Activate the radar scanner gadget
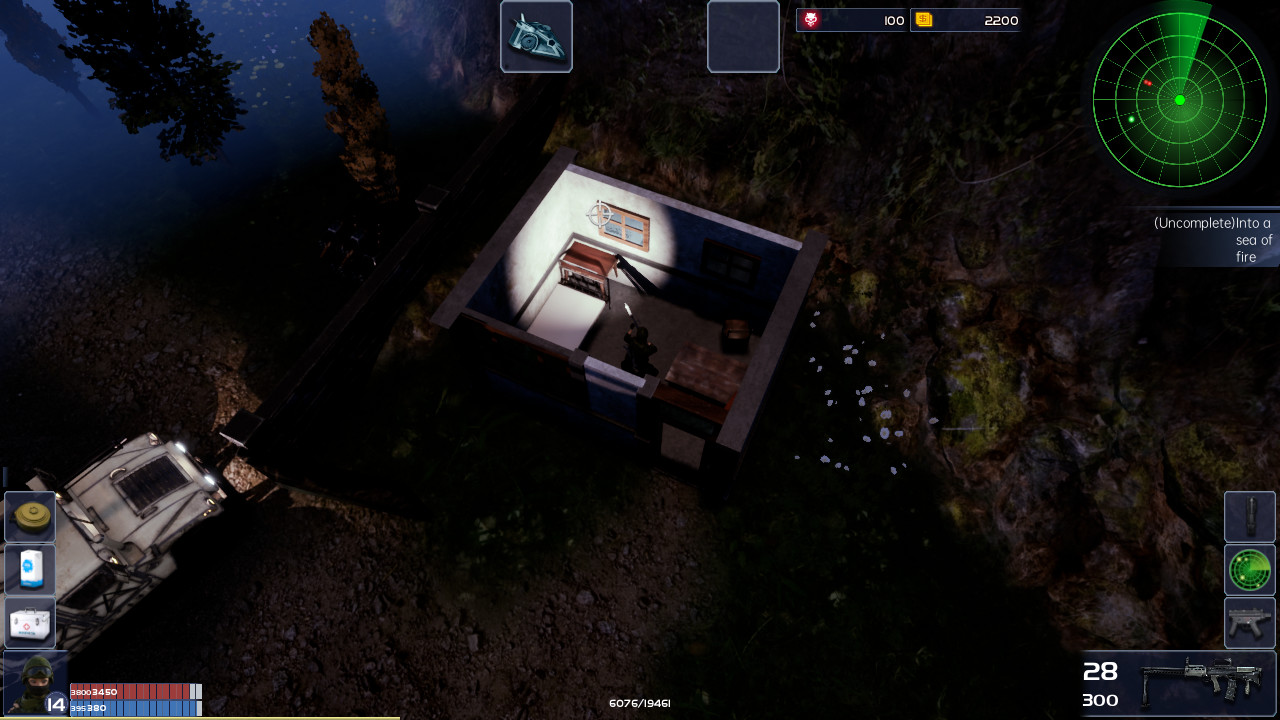 1249,570
